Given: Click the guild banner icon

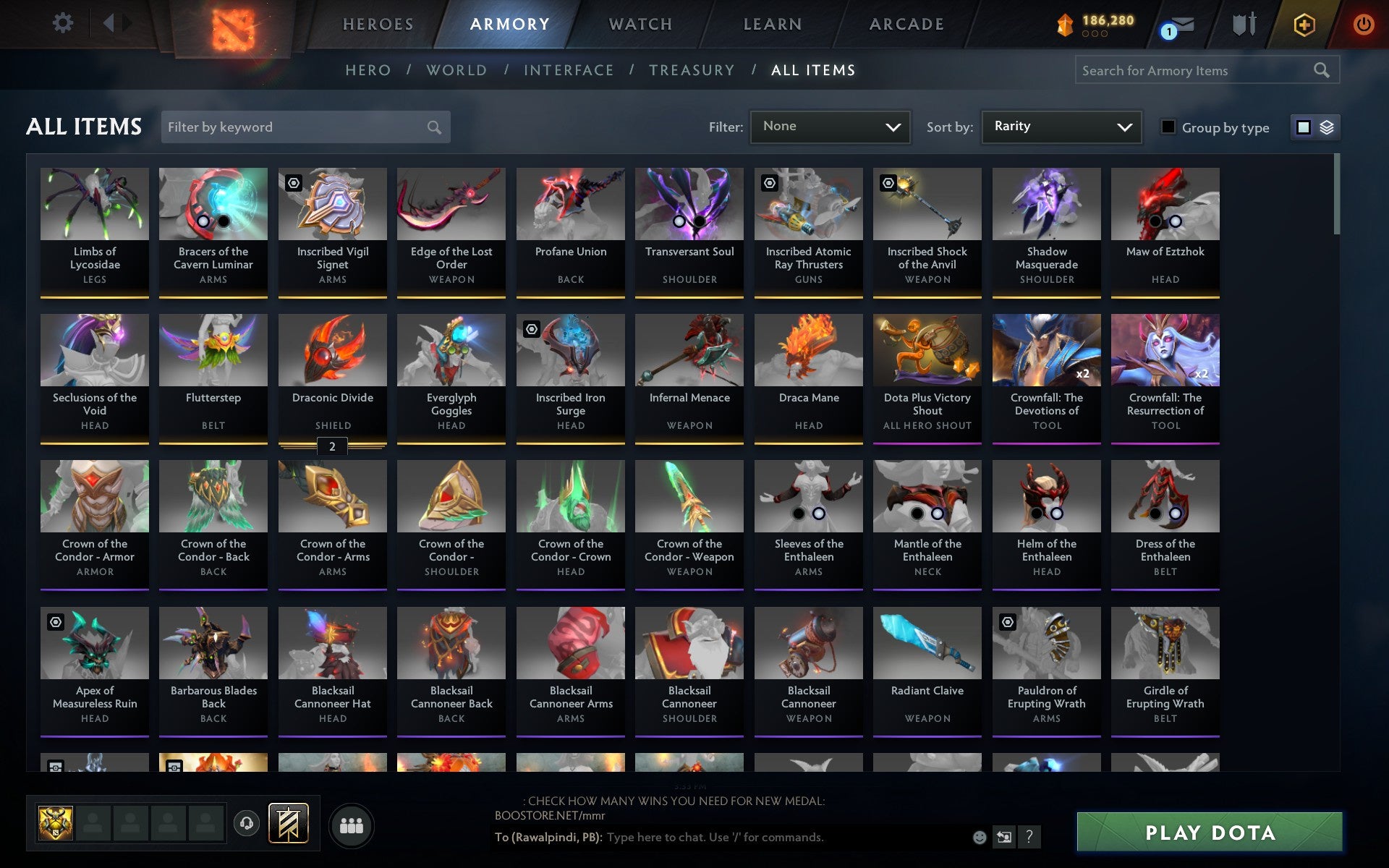Looking at the screenshot, I should (287, 823).
